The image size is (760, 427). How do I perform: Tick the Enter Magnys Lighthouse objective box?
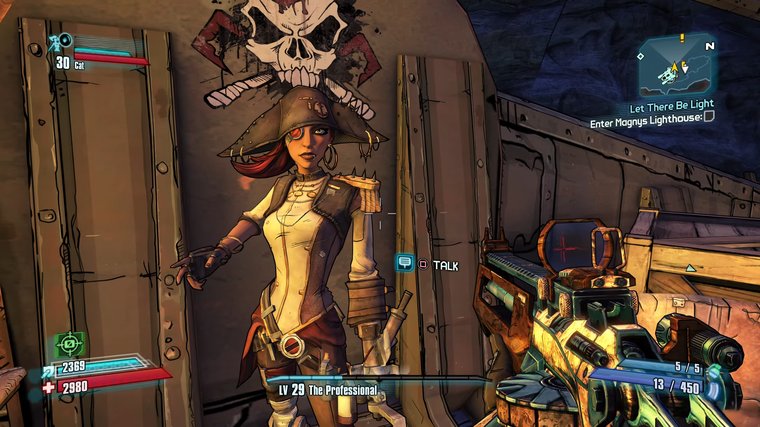pyautogui.click(x=709, y=116)
